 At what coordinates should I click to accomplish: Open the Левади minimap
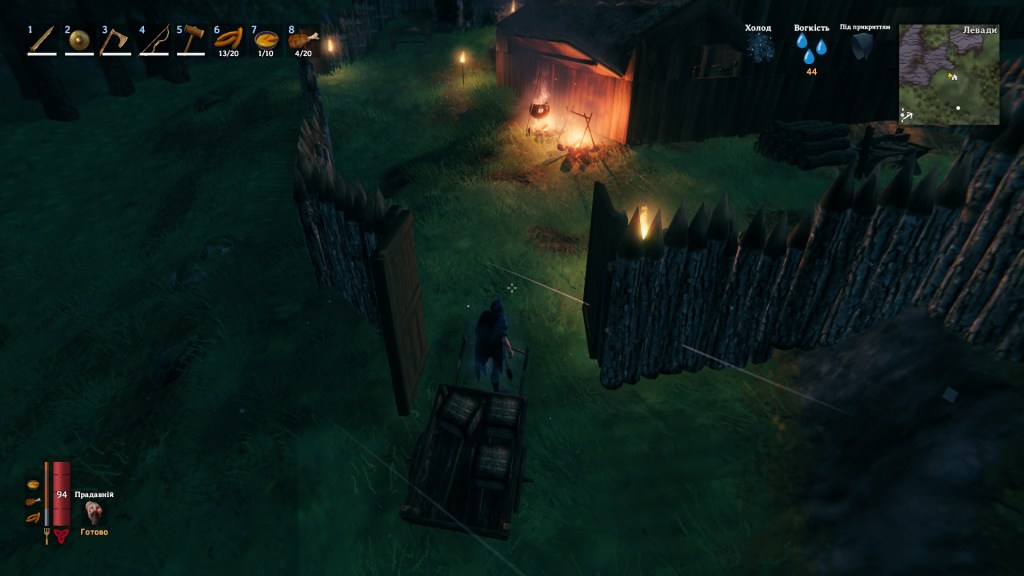tap(949, 74)
